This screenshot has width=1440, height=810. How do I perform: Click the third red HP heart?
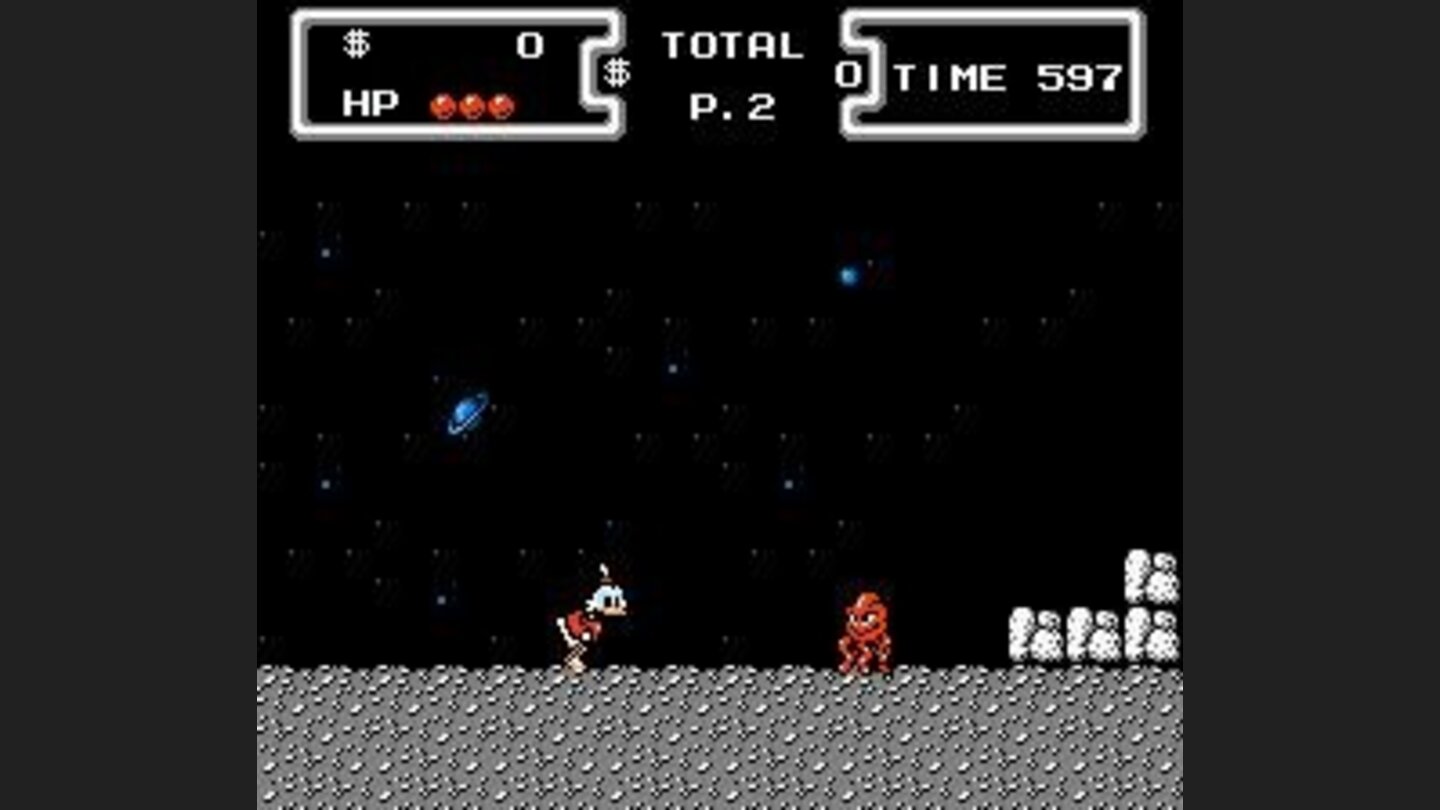coord(499,103)
